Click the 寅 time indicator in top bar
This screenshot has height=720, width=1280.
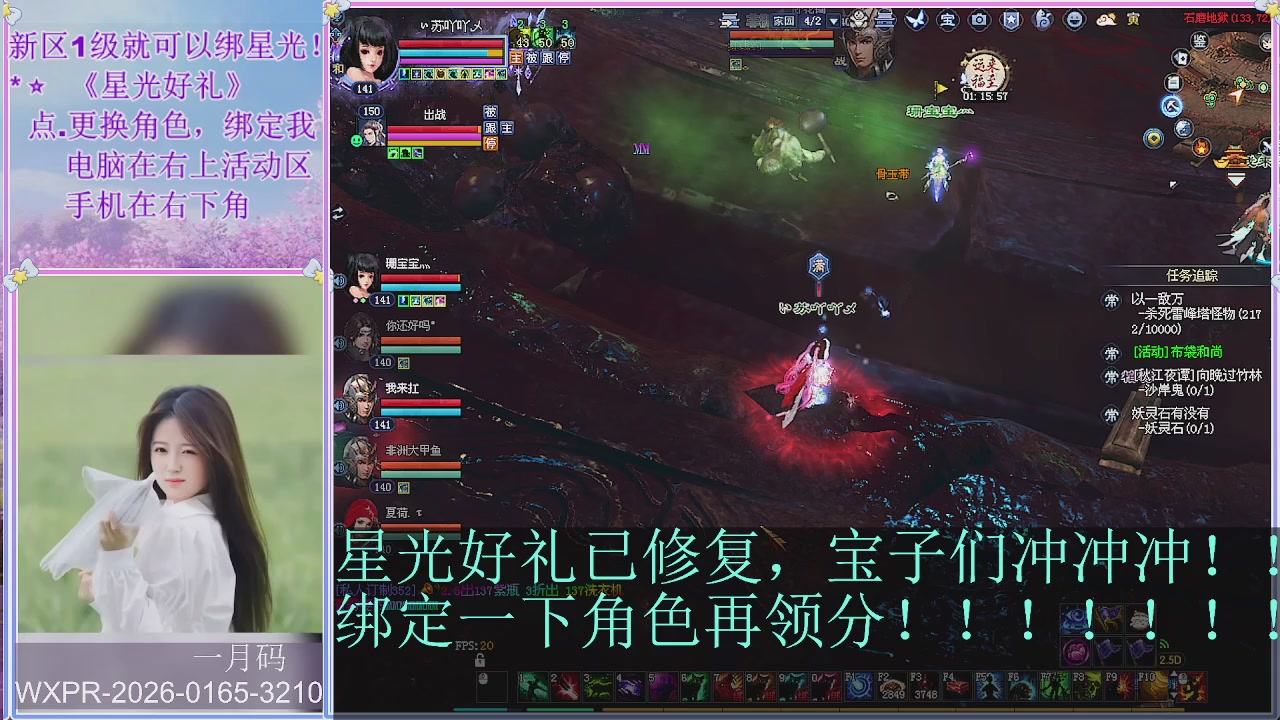click(1135, 19)
